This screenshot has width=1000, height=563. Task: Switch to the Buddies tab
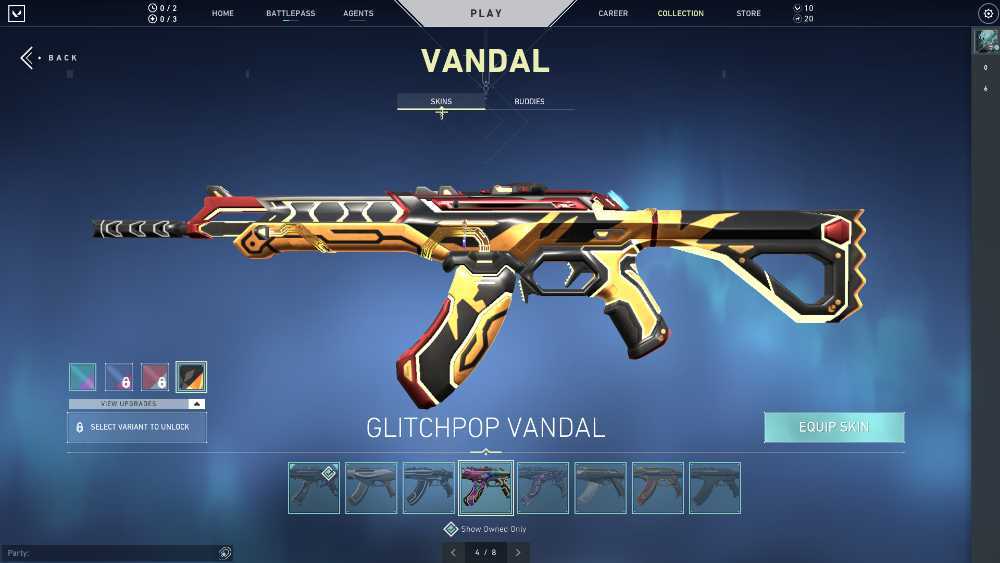(x=529, y=101)
